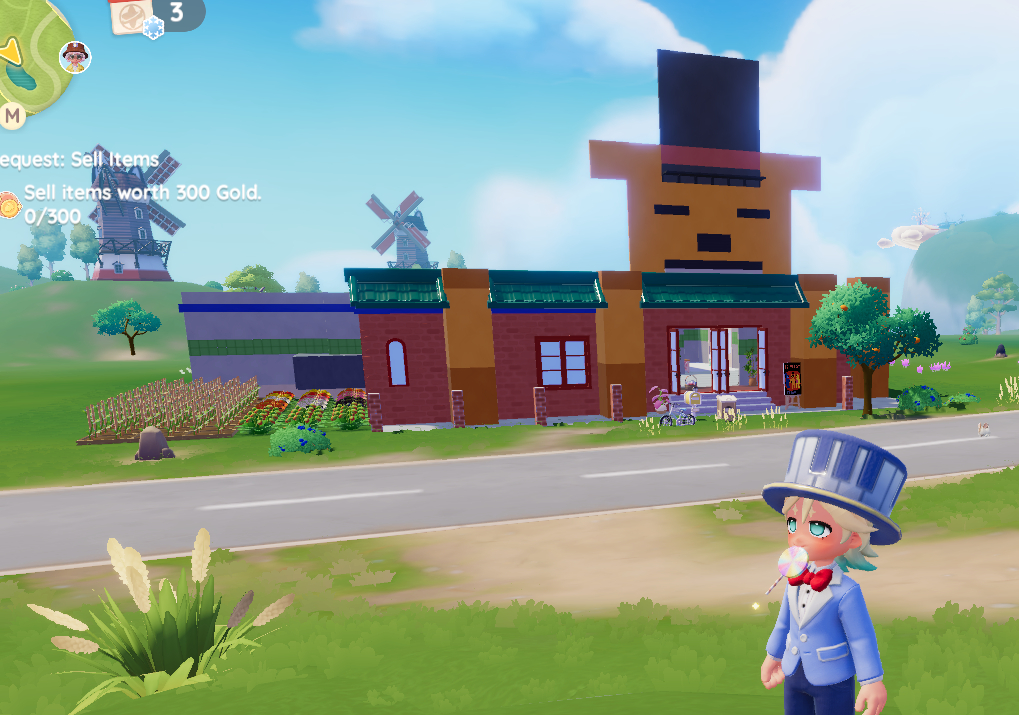Select the NPC portrait marker on minimap

click(x=75, y=57)
